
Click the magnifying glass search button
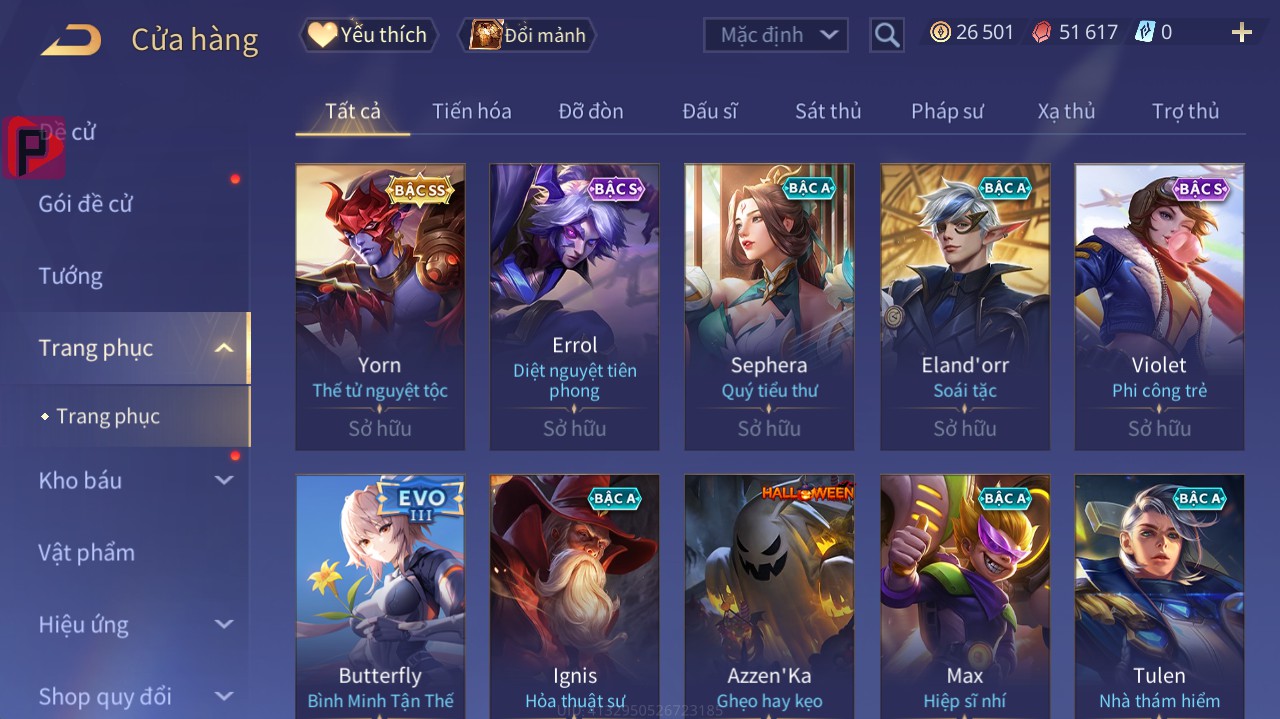point(887,35)
